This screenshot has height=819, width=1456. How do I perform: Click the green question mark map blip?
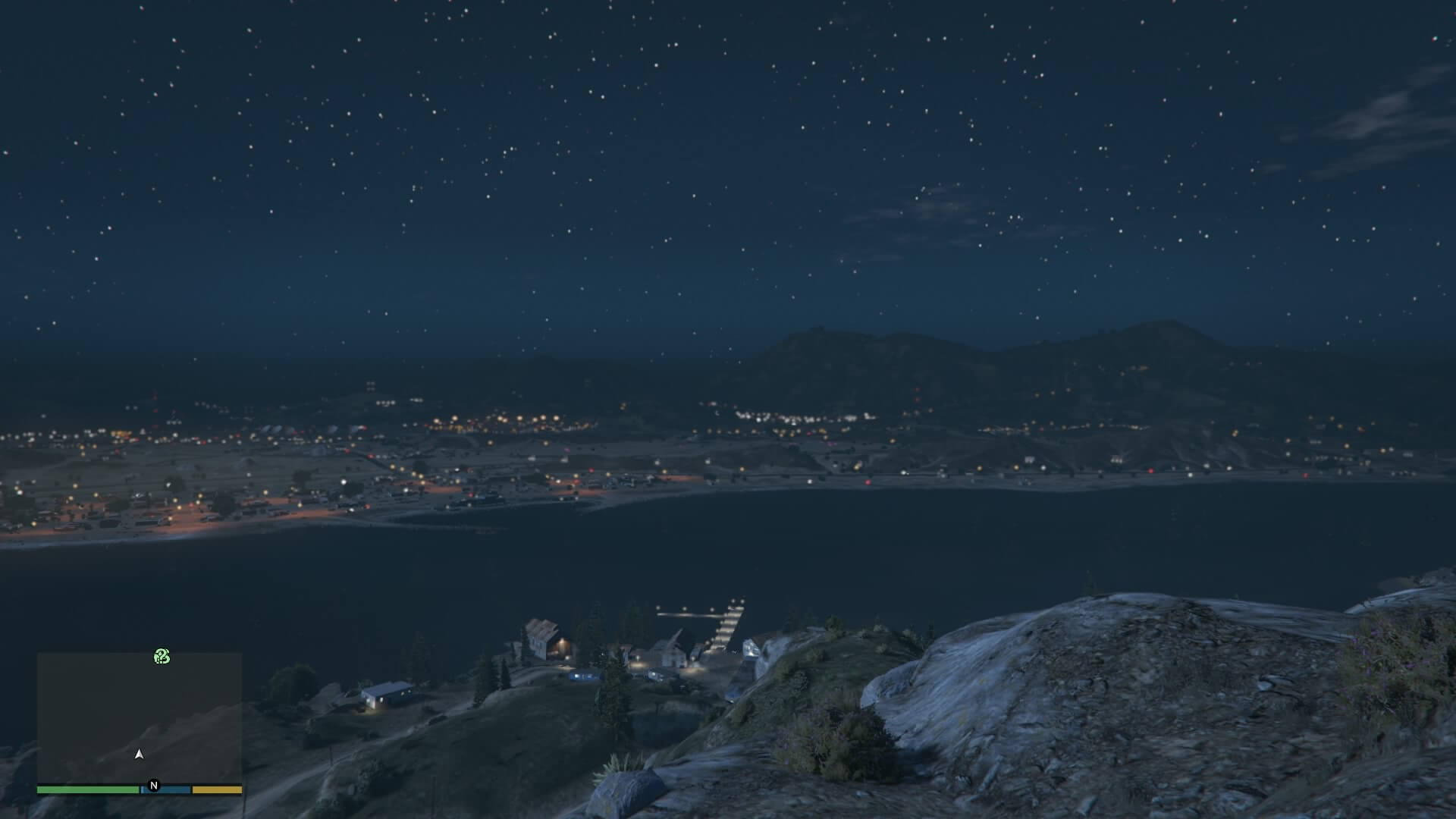162,656
